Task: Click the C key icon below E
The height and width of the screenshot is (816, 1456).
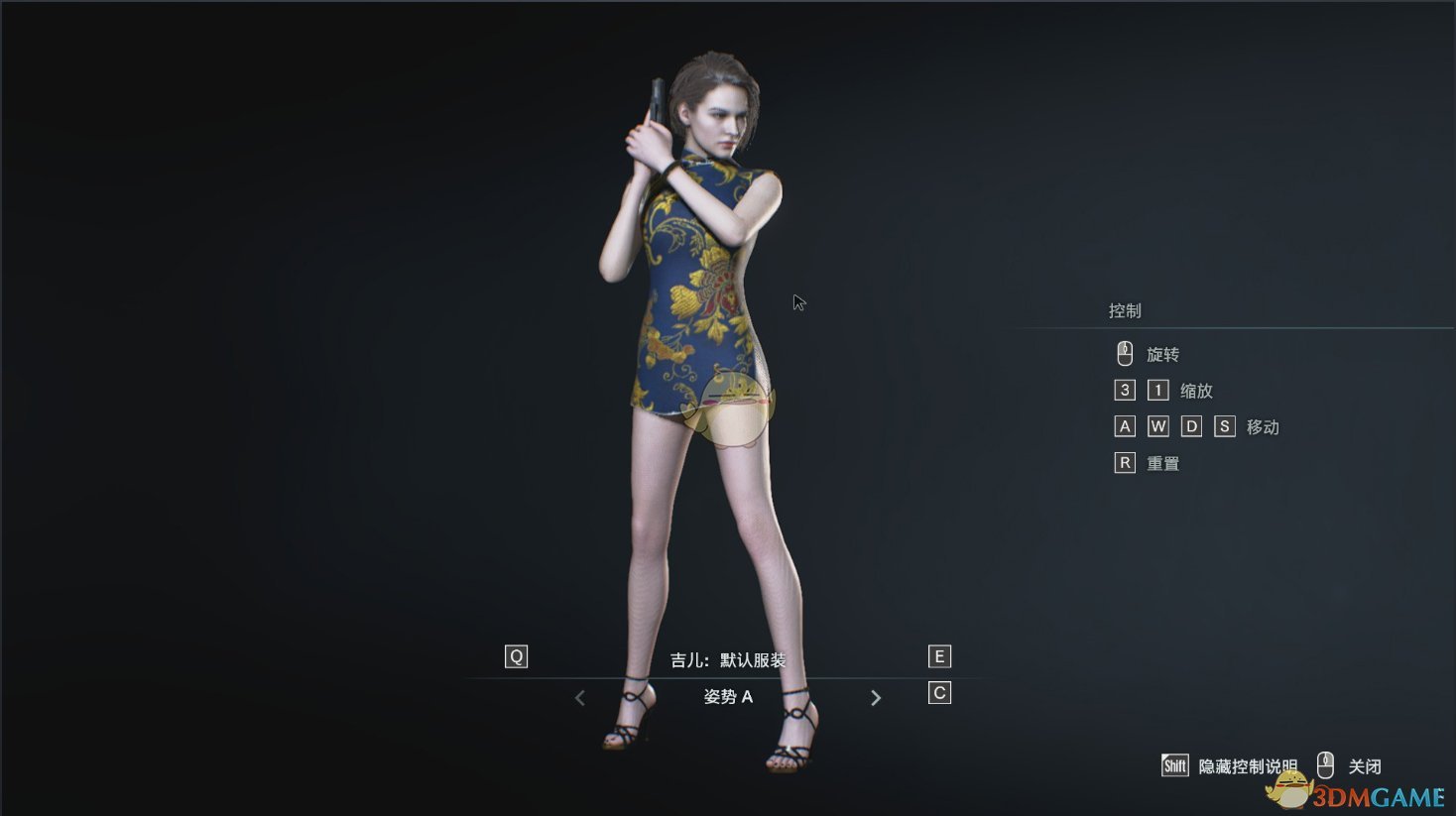Action: click(938, 692)
